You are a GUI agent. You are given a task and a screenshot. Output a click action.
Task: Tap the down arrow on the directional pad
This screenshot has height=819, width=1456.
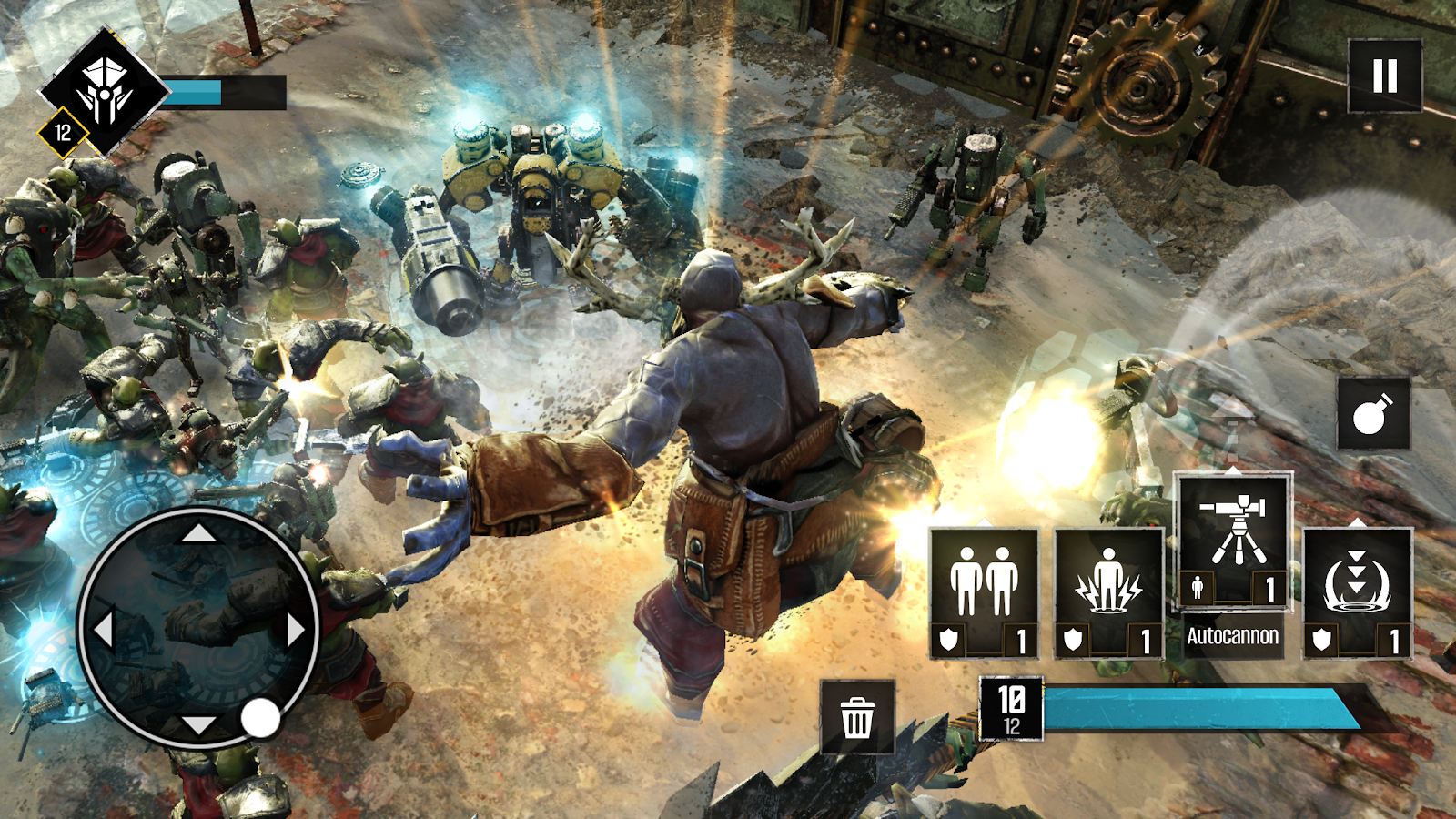[198, 725]
